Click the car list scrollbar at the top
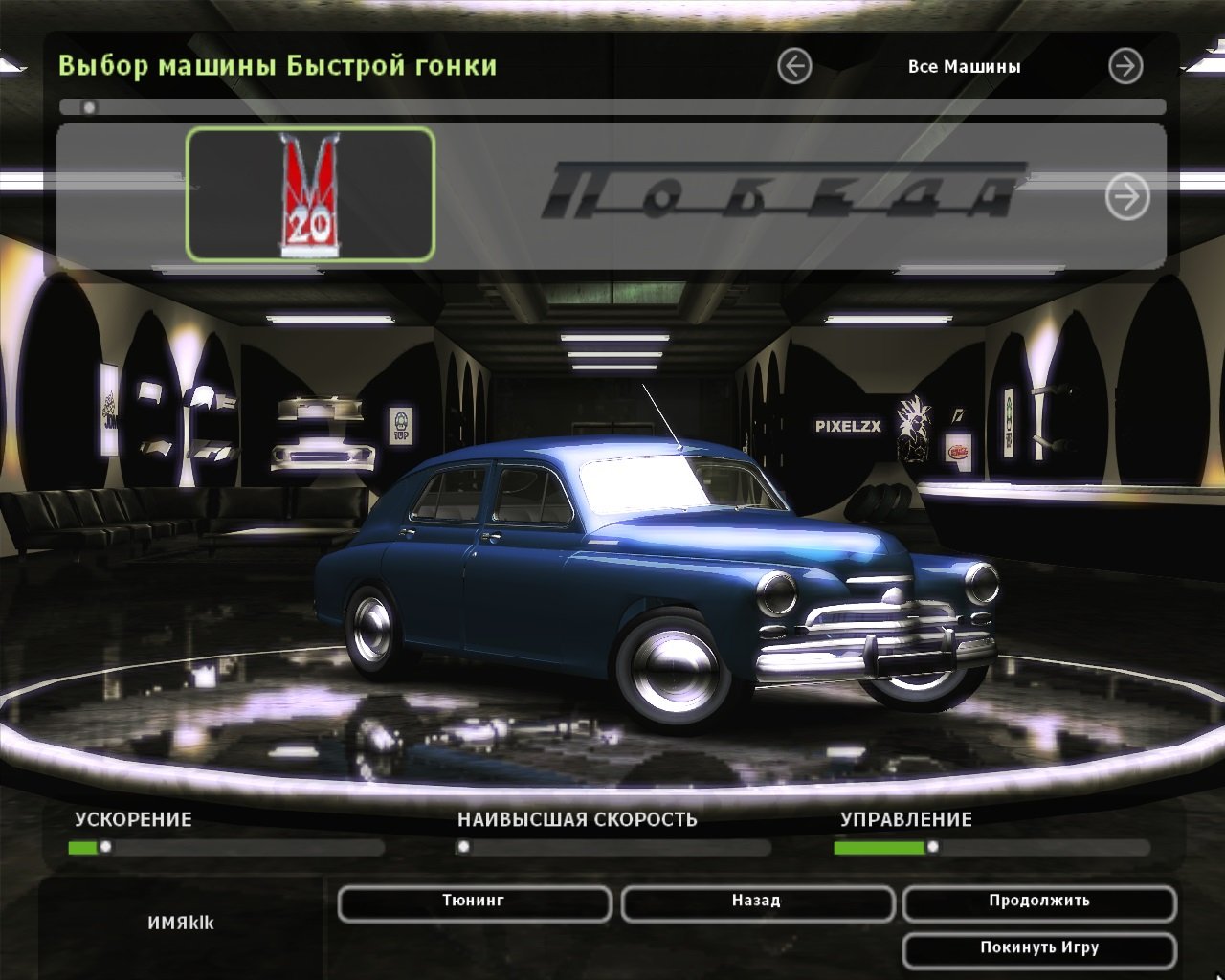Screen dimensions: 1225x980 91,108
